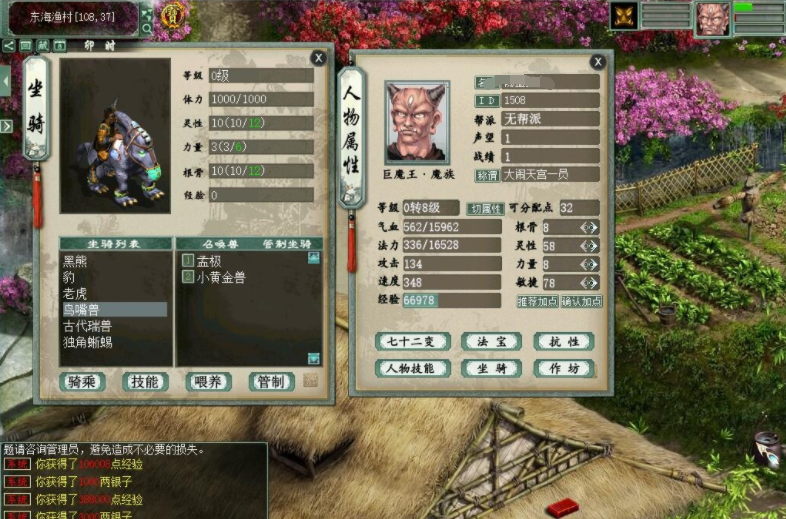This screenshot has height=519, width=786.
Task: Close the 坐骑 mount window
Action: tap(318, 58)
